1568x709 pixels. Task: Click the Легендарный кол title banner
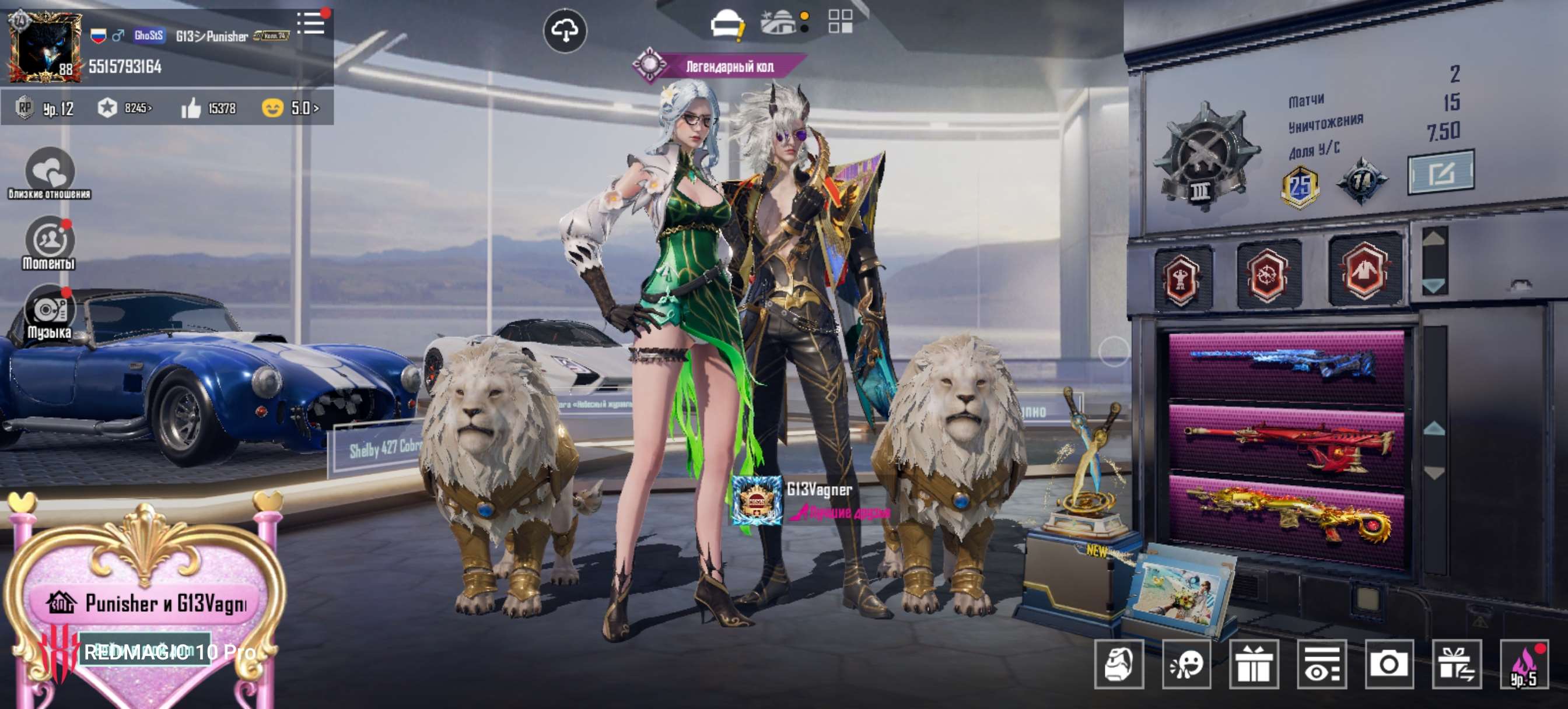(729, 66)
